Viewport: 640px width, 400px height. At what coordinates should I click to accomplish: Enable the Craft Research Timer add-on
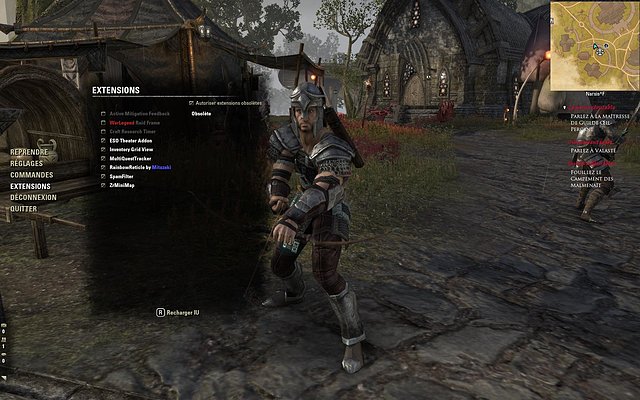pos(102,132)
